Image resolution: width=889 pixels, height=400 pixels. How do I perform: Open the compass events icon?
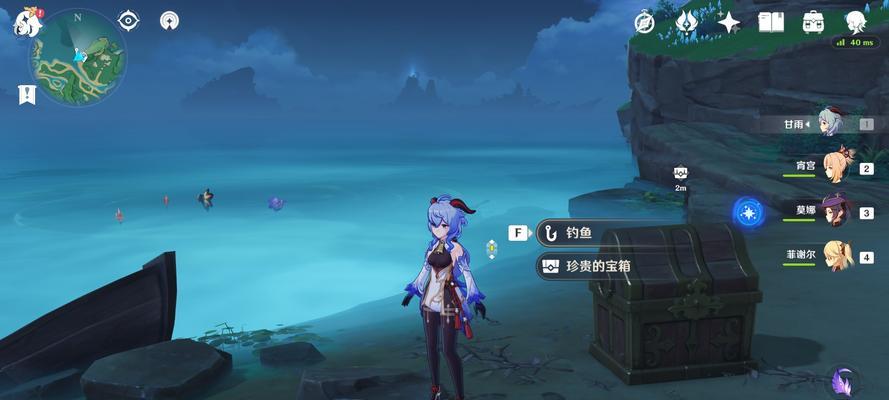tap(645, 21)
